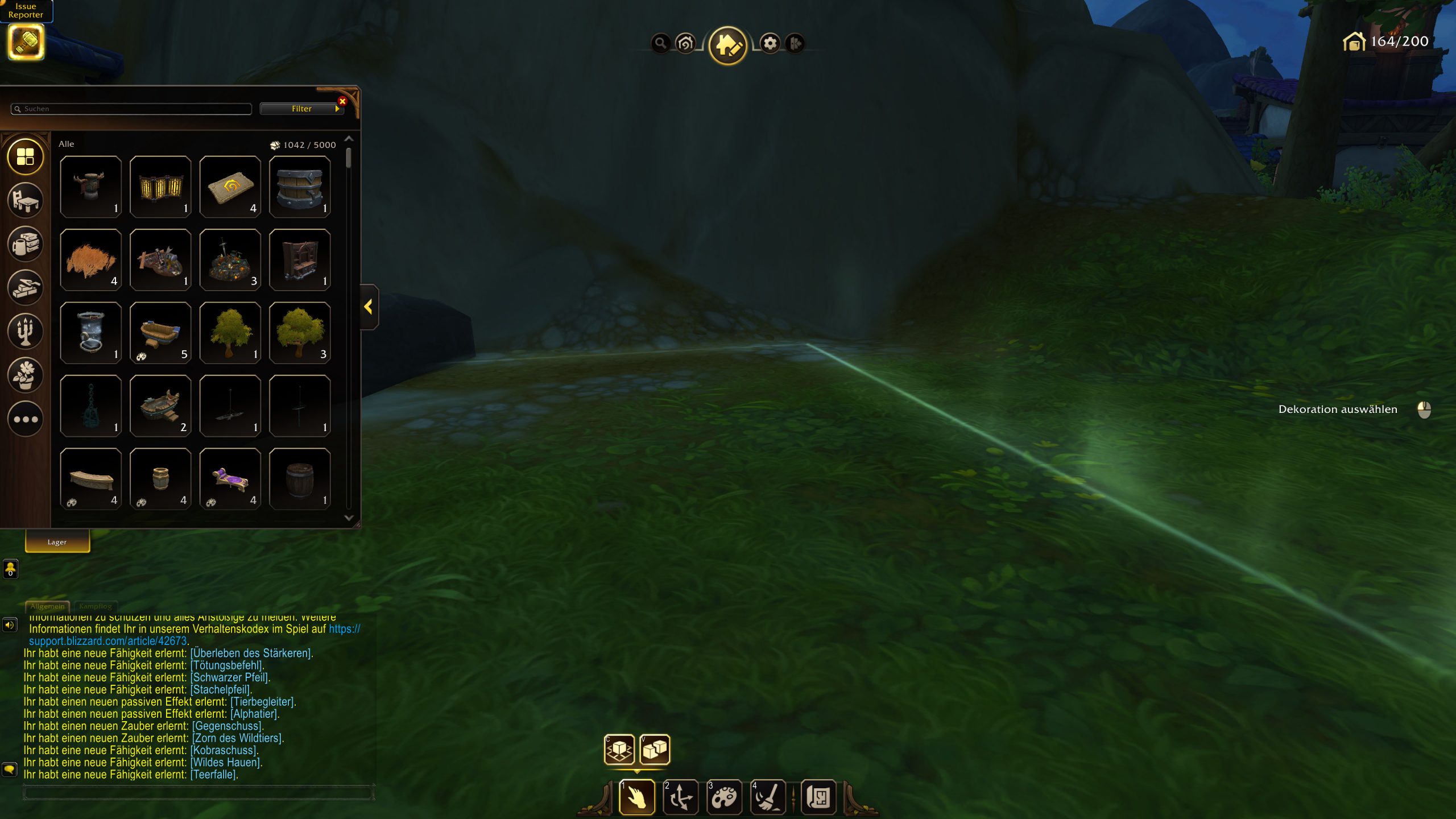Screen dimensions: 1456x819
Task: Open the floor plan layout tool
Action: pos(818,797)
